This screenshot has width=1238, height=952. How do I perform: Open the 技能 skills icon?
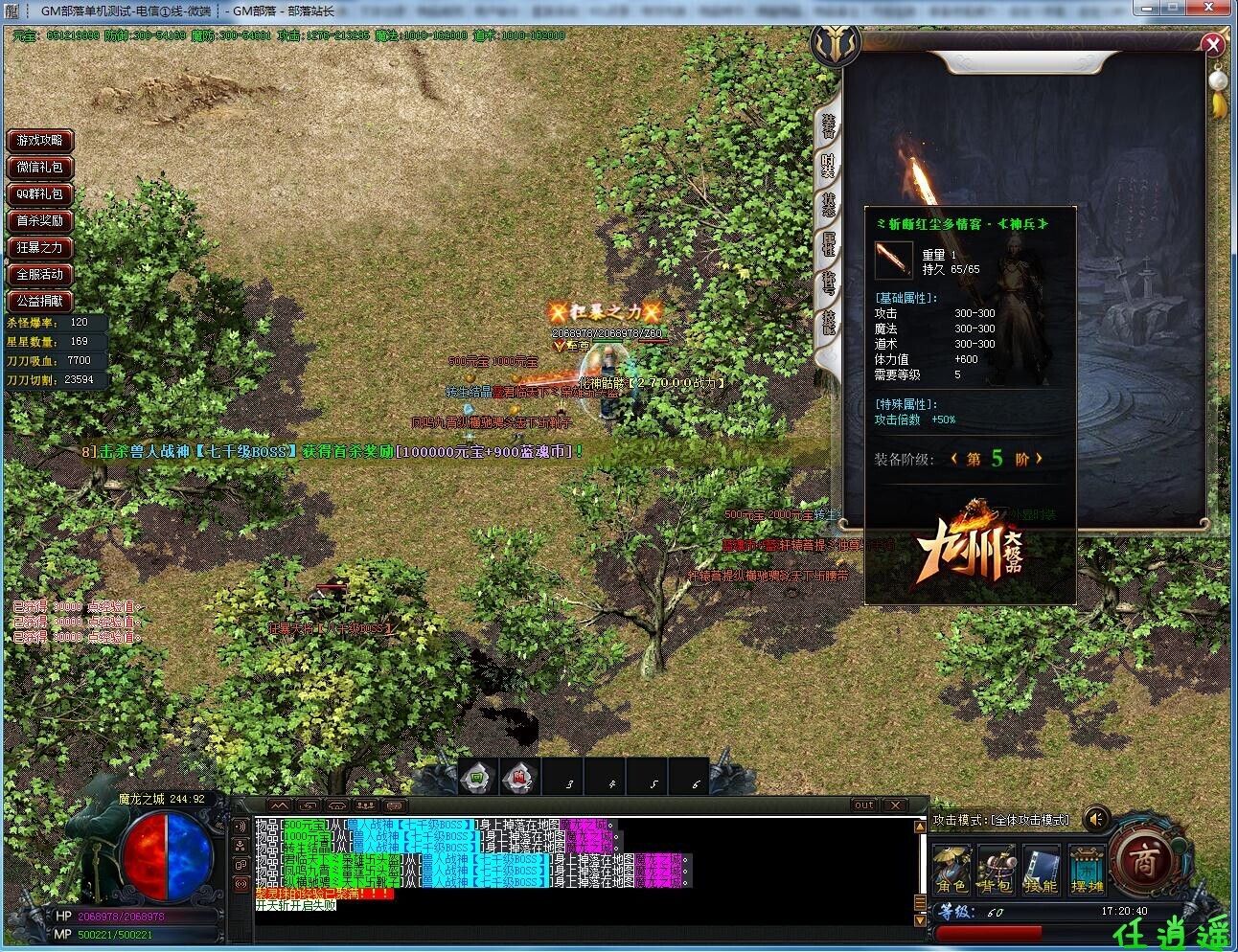[1041, 869]
